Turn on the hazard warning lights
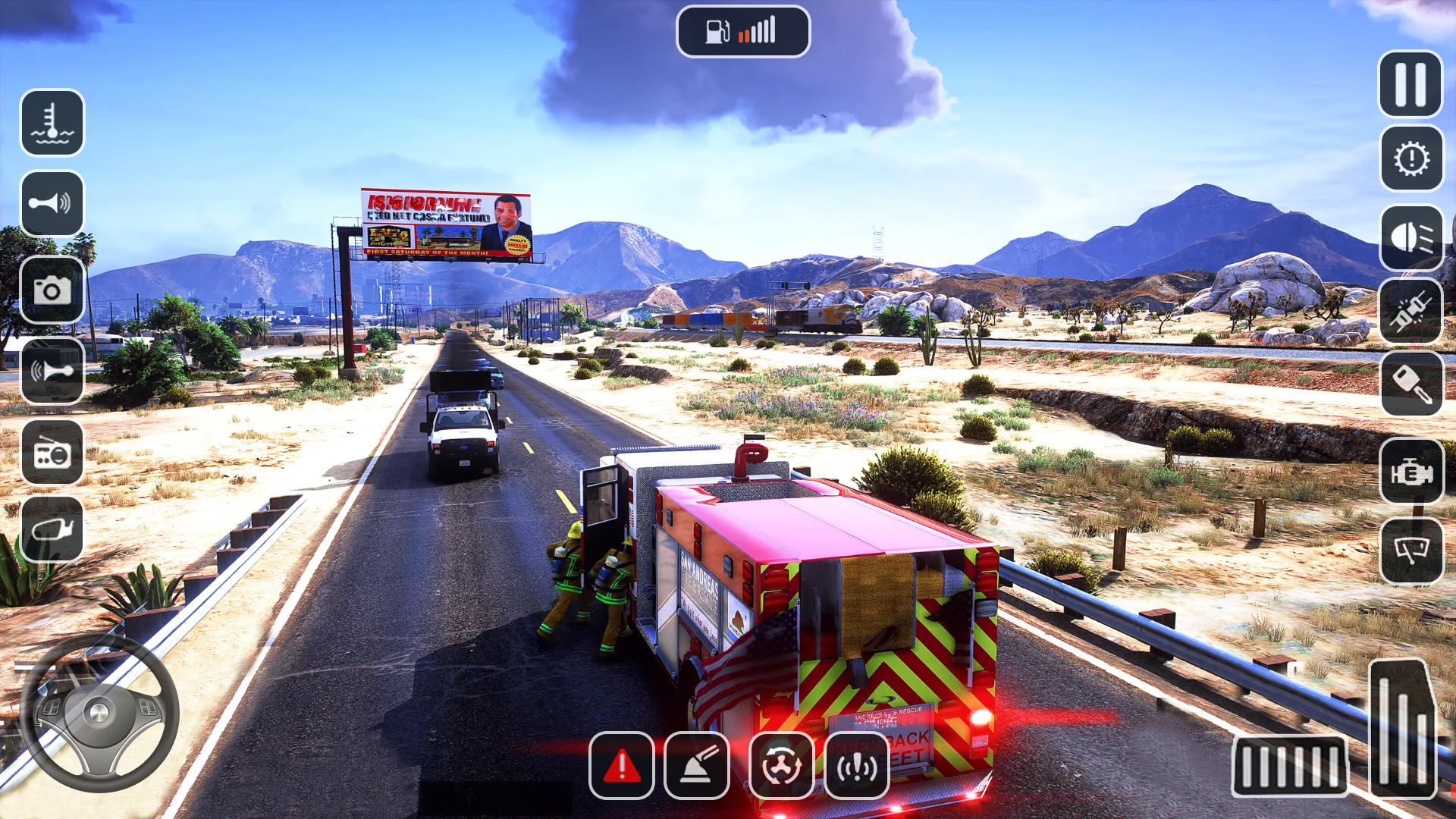Viewport: 1456px width, 819px height. pyautogui.click(x=621, y=766)
